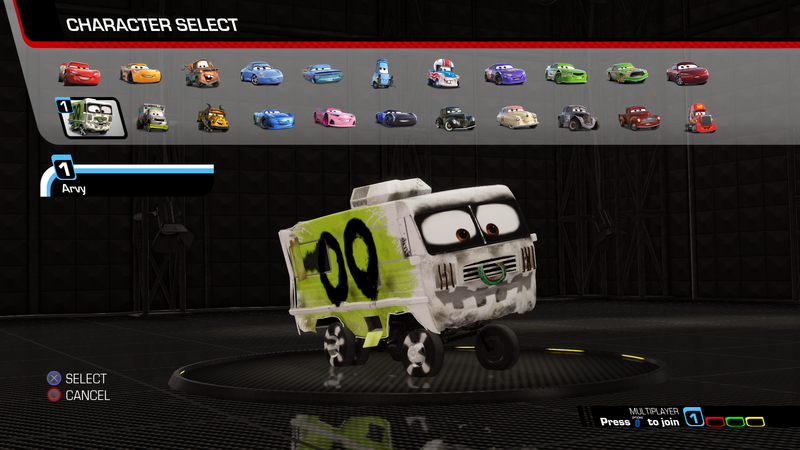Image resolution: width=800 pixels, height=450 pixels.
Task: Pick Miss Fritter the yellow school bus
Action: pyautogui.click(x=212, y=118)
